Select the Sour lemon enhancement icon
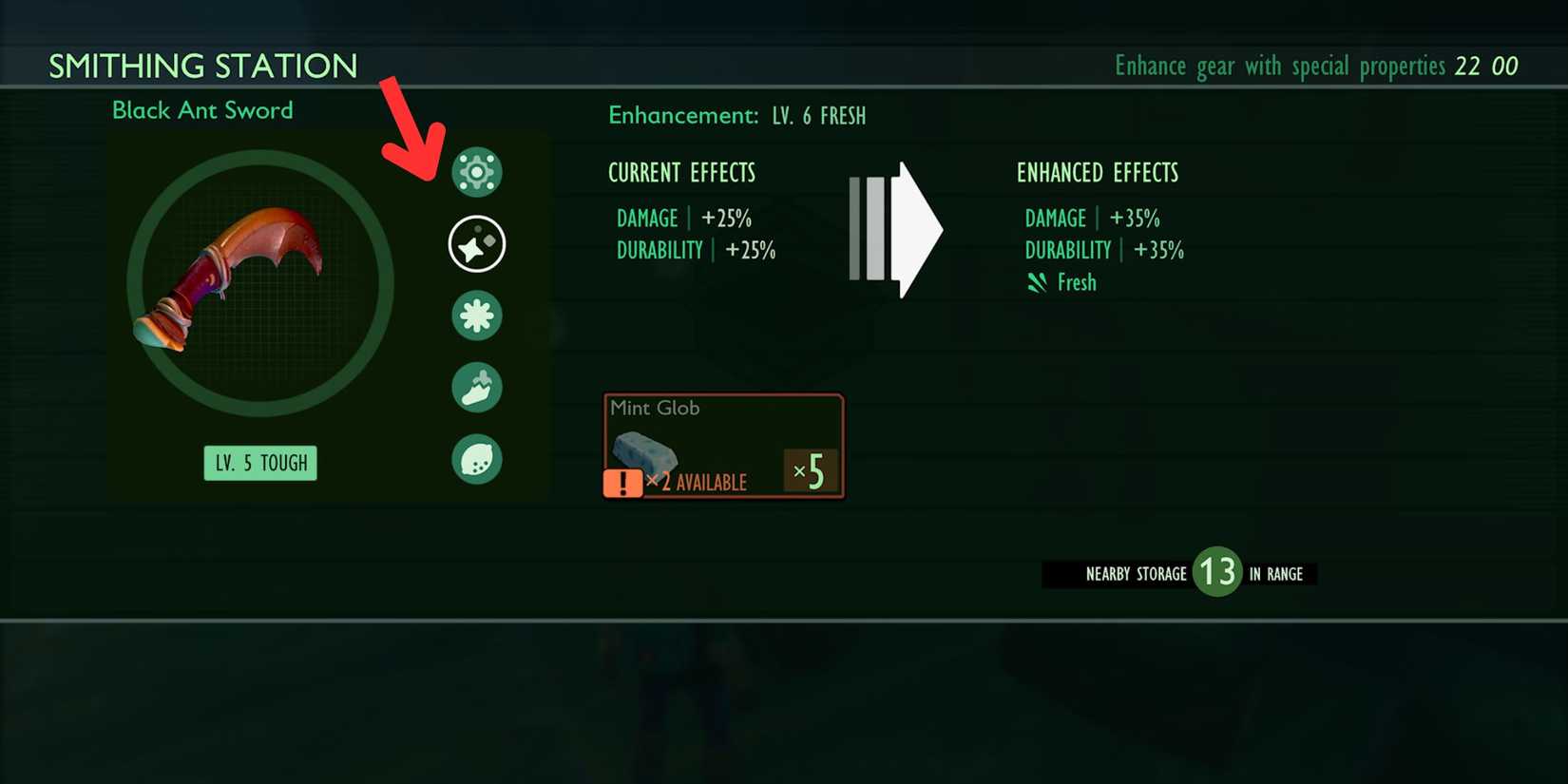The image size is (1568, 784). [477, 458]
